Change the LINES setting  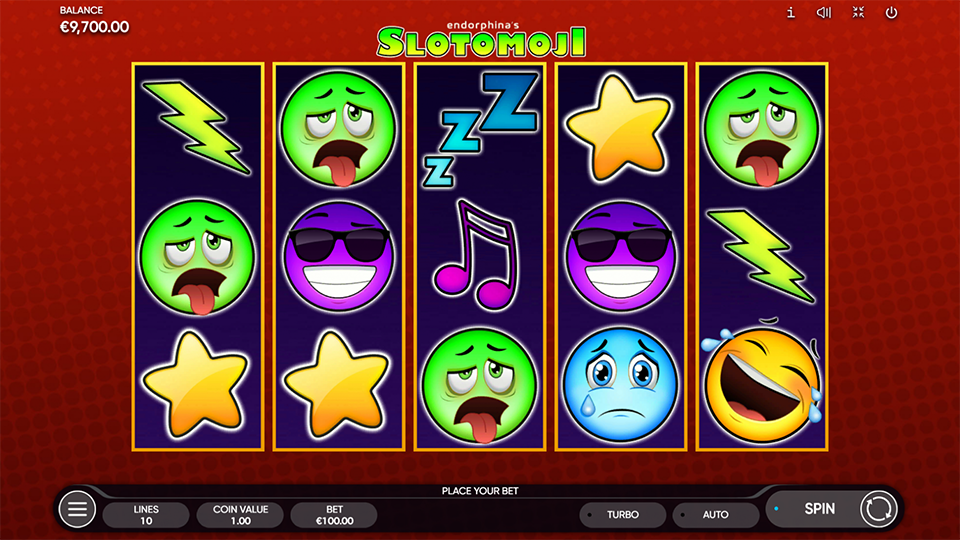(x=146, y=515)
